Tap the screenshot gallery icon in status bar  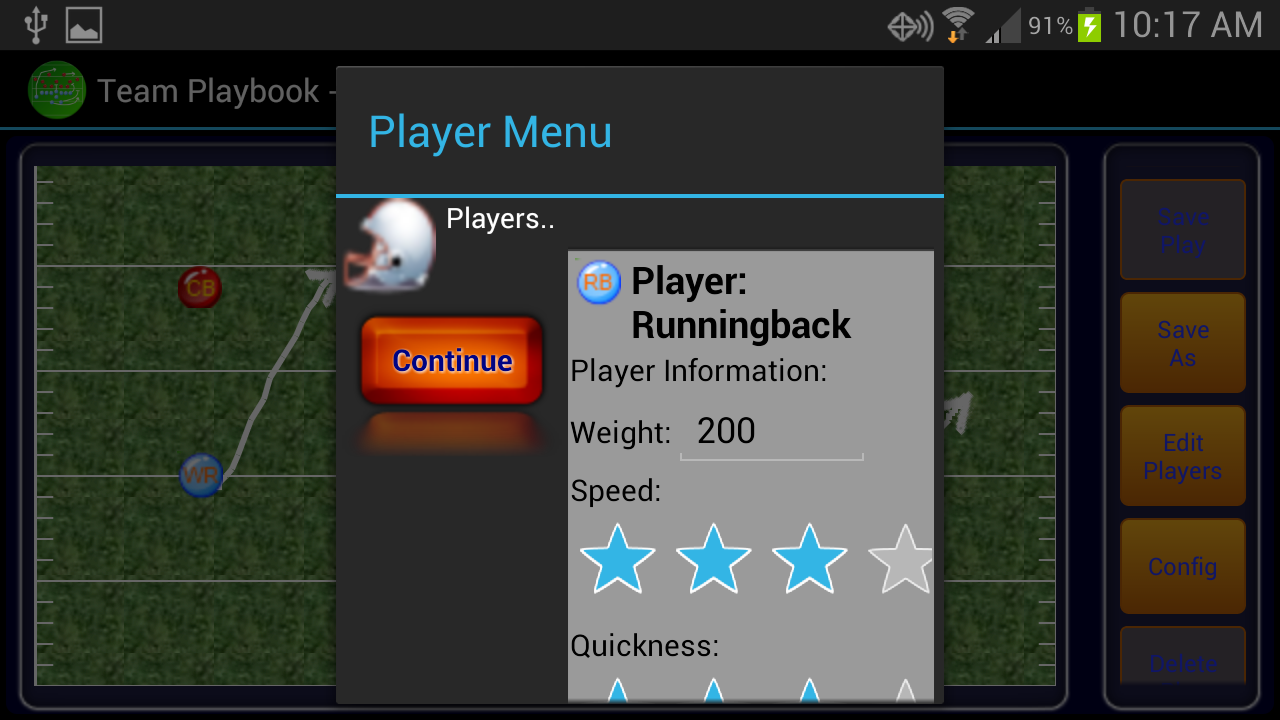coord(84,24)
